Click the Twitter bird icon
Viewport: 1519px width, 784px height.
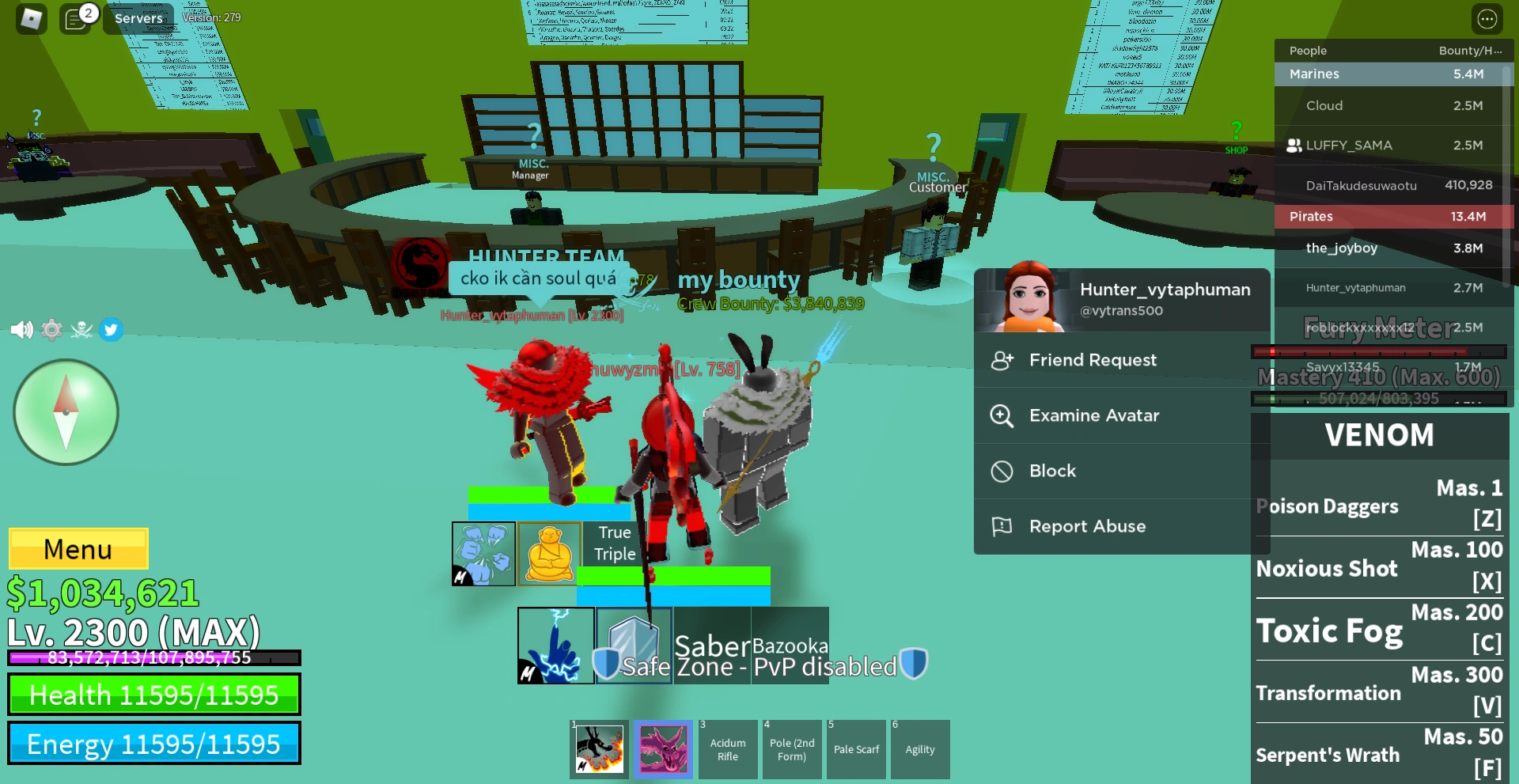[111, 330]
